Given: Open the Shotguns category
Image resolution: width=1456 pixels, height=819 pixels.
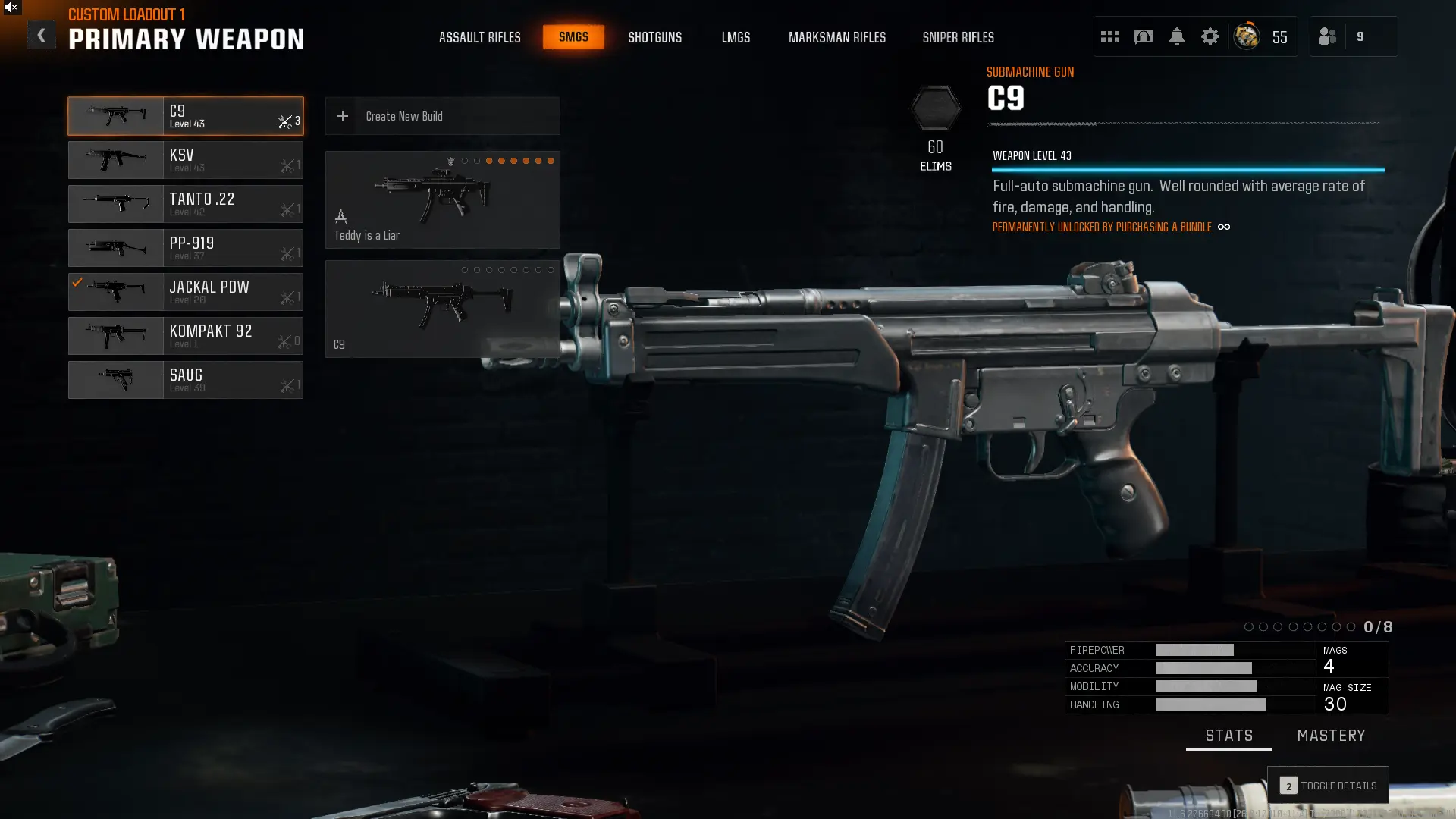Looking at the screenshot, I should (654, 37).
